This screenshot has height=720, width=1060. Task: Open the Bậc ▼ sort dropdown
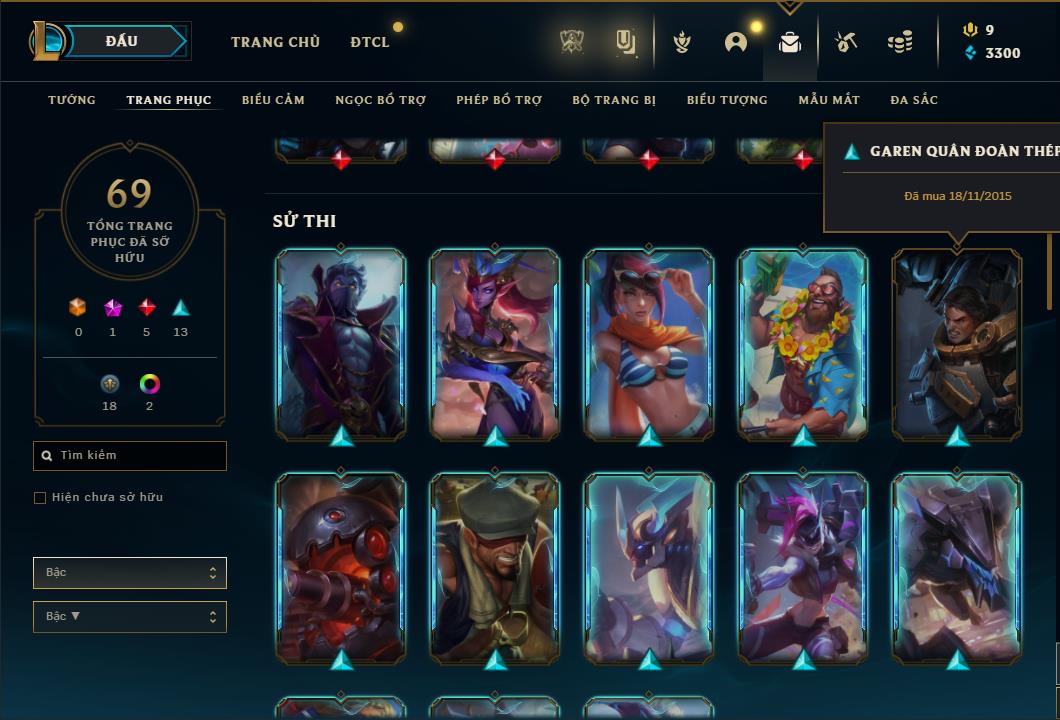pos(130,617)
